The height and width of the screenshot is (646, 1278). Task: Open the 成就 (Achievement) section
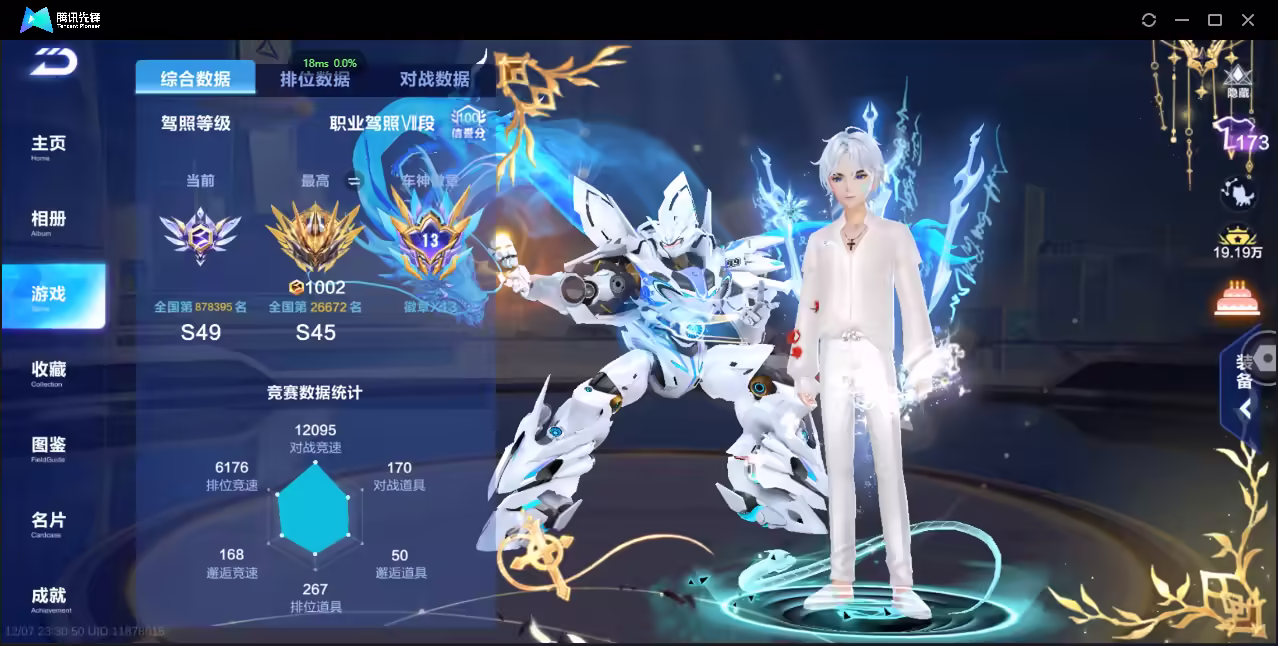pyautogui.click(x=48, y=597)
